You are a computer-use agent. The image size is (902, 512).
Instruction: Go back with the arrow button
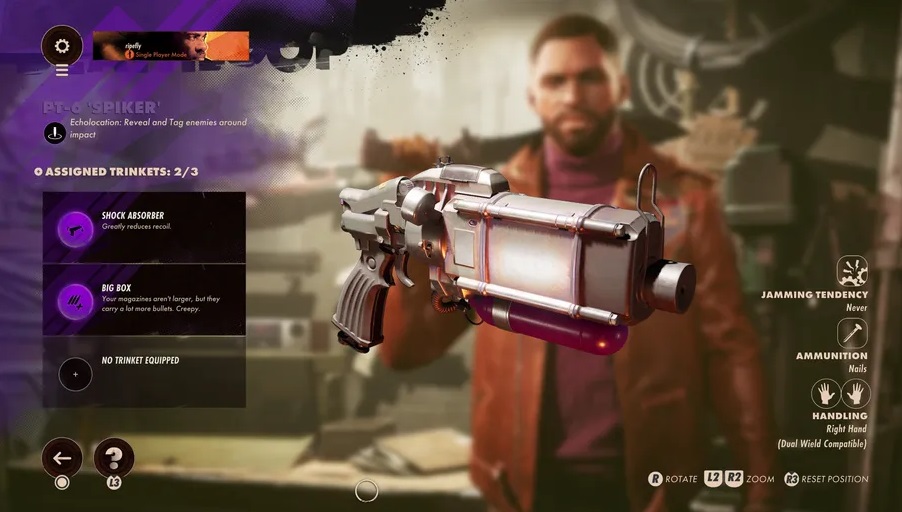pyautogui.click(x=62, y=458)
